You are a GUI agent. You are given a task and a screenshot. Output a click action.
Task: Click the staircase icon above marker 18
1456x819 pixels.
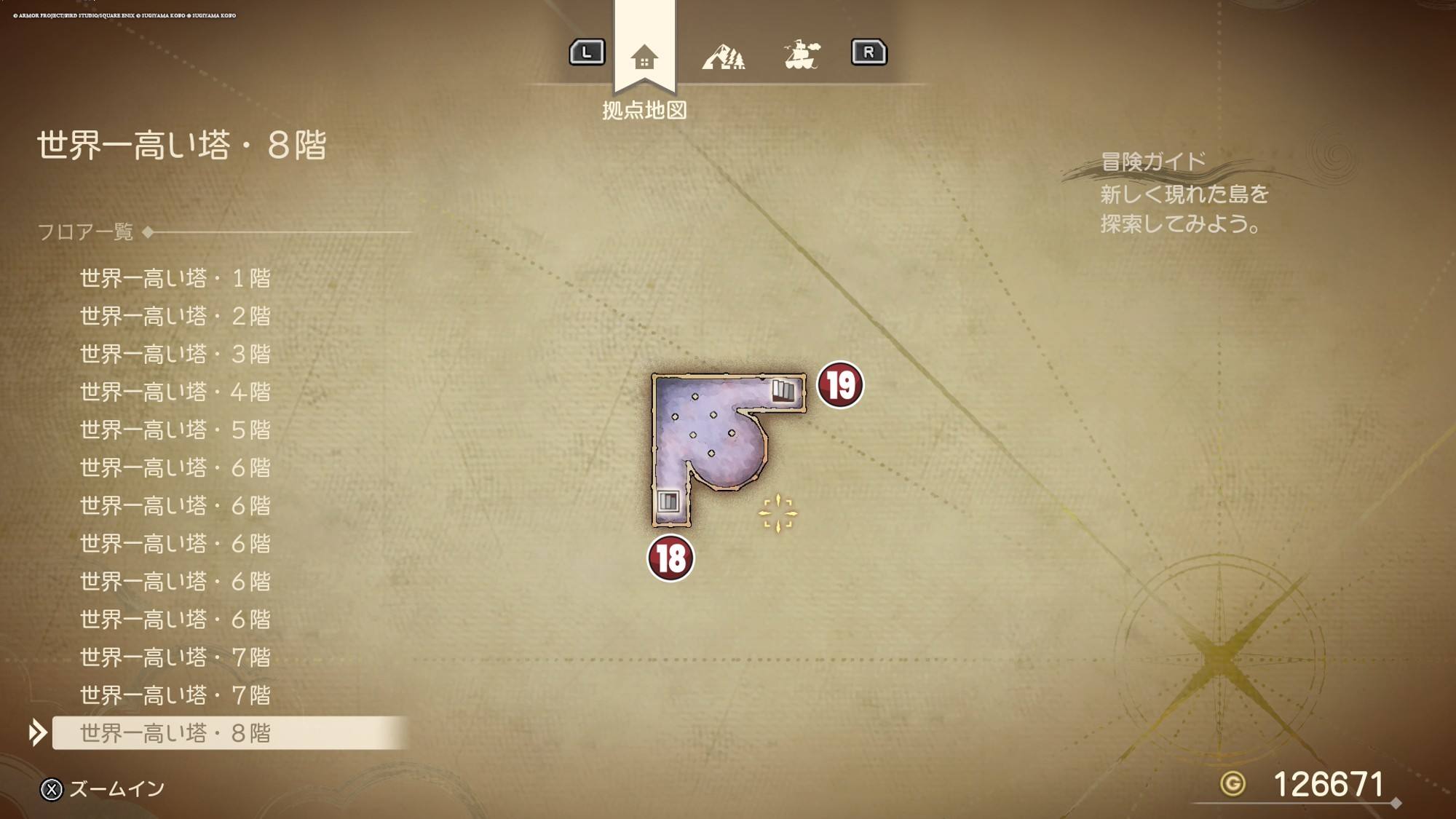[x=668, y=501]
